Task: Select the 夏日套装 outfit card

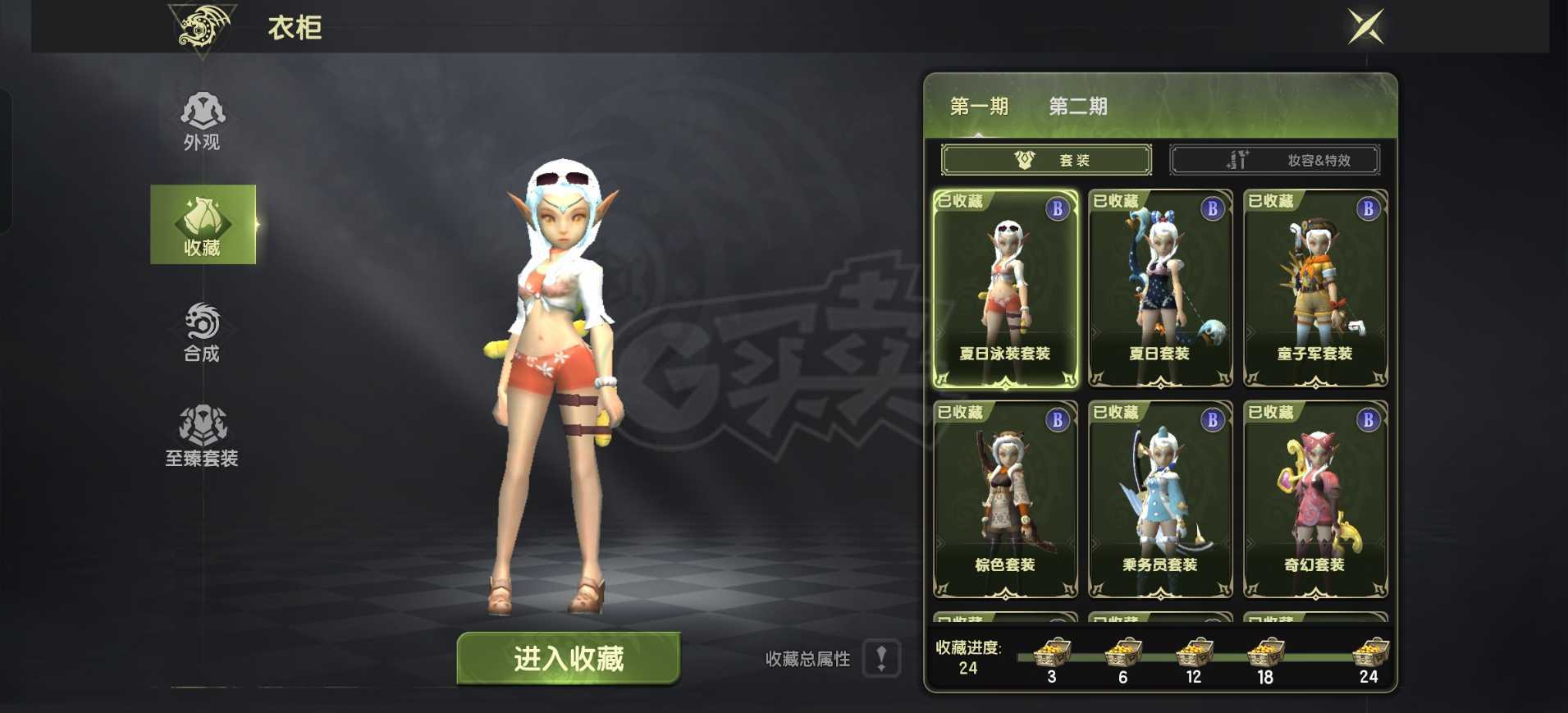Action: tap(1159, 291)
